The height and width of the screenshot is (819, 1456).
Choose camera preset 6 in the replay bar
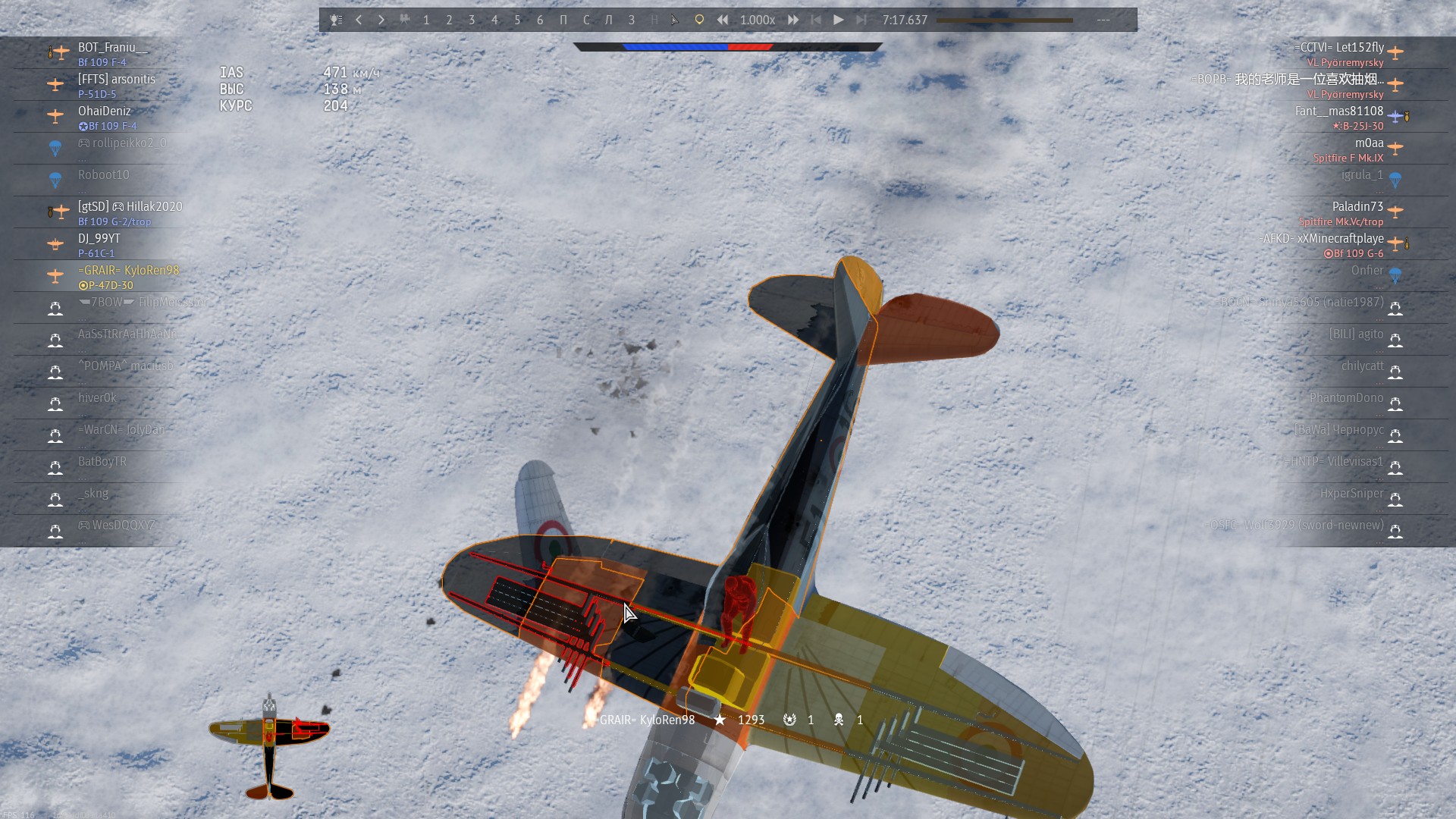tap(540, 20)
